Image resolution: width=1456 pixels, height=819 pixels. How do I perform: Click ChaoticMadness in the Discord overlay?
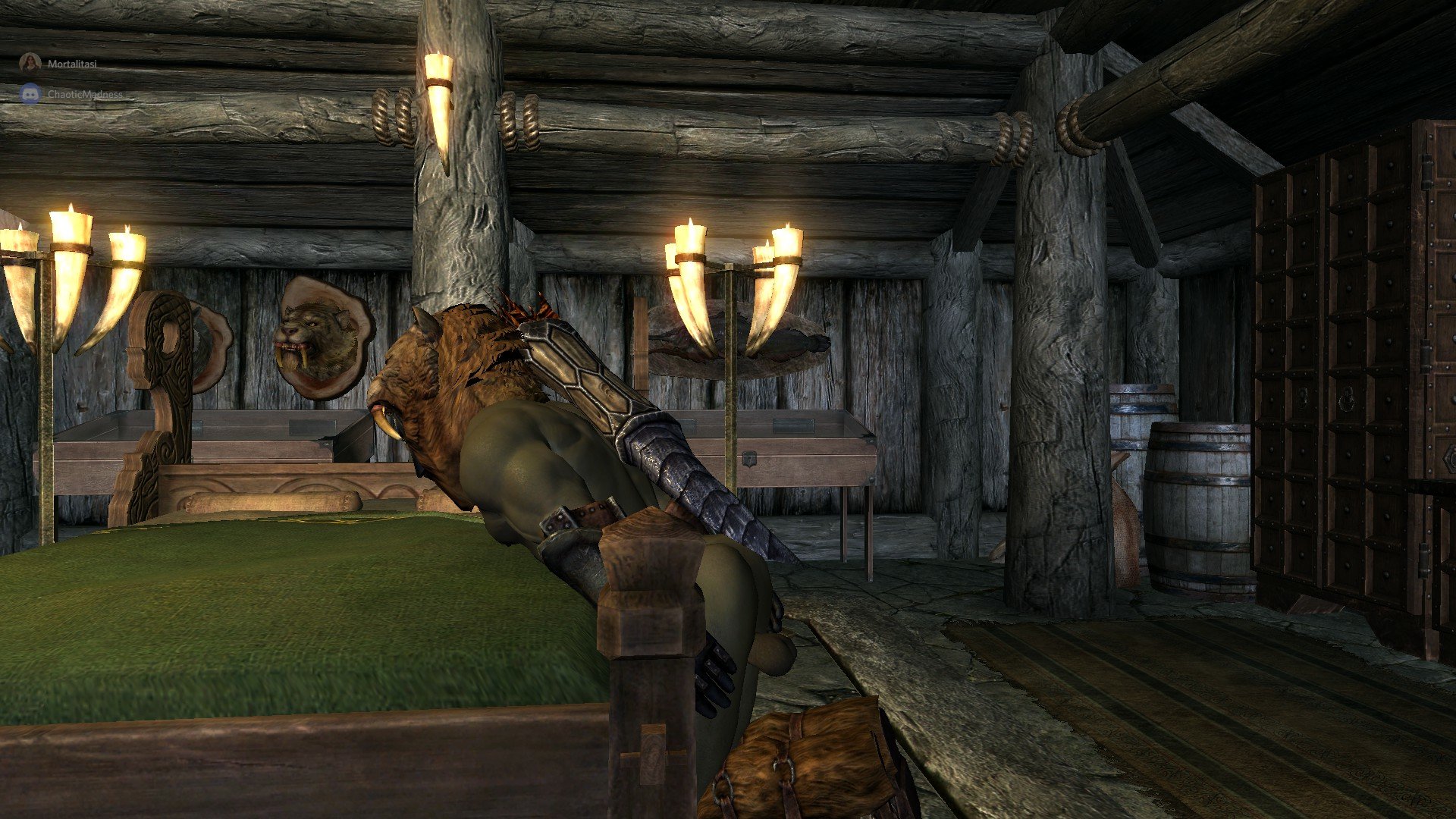(83, 94)
